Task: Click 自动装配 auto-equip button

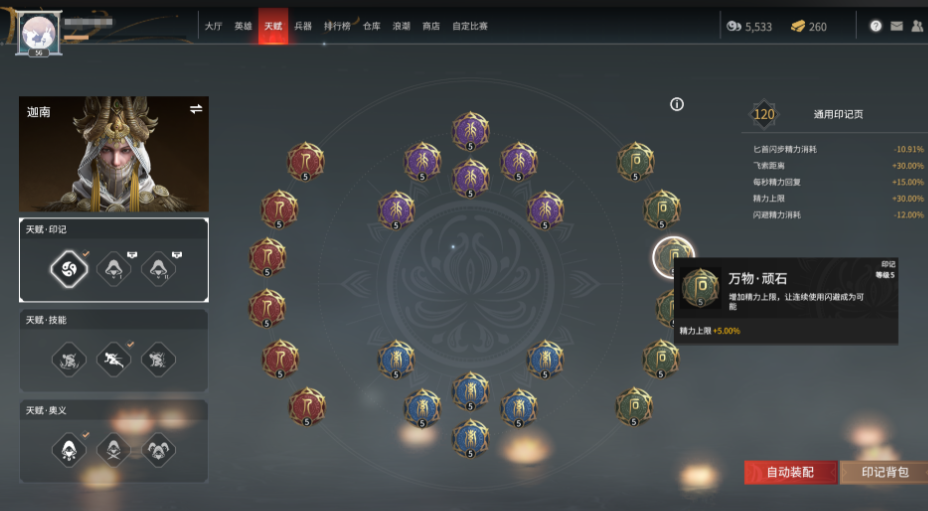Action: click(790, 472)
